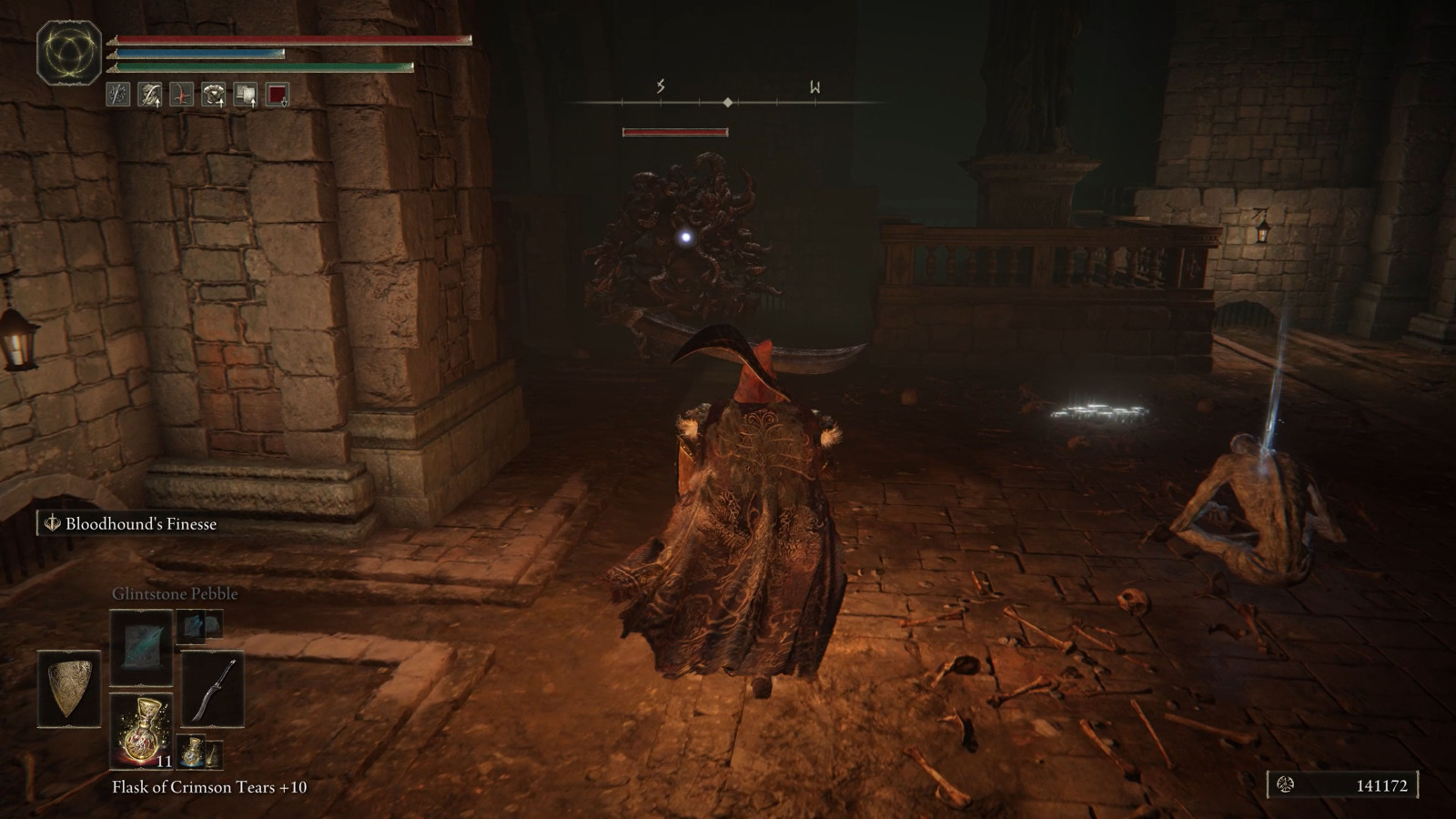Click the scarlet status effect icon

[181, 94]
